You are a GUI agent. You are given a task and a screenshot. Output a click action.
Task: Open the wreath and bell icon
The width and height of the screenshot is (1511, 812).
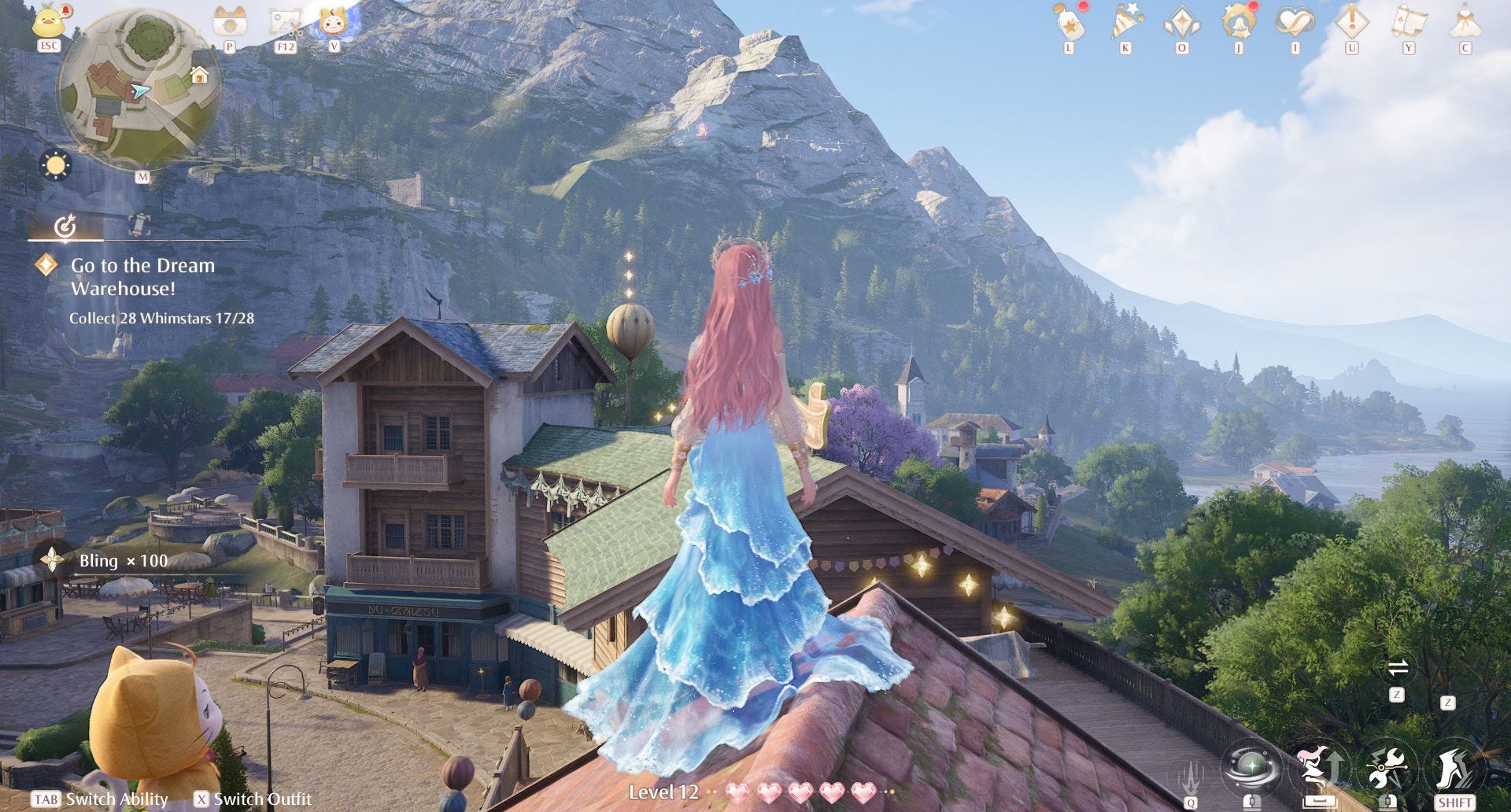(1239, 22)
